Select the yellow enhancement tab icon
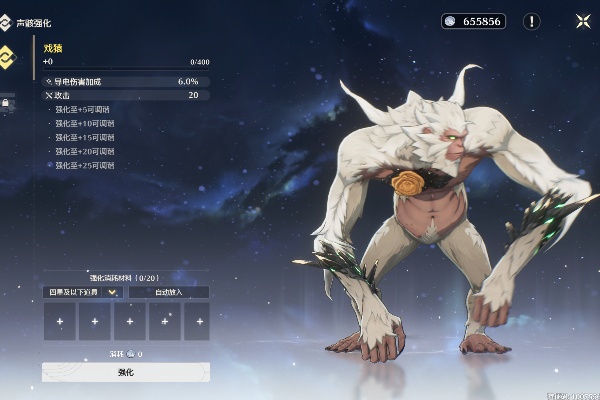Viewport: 600px width, 400px height. point(8,55)
